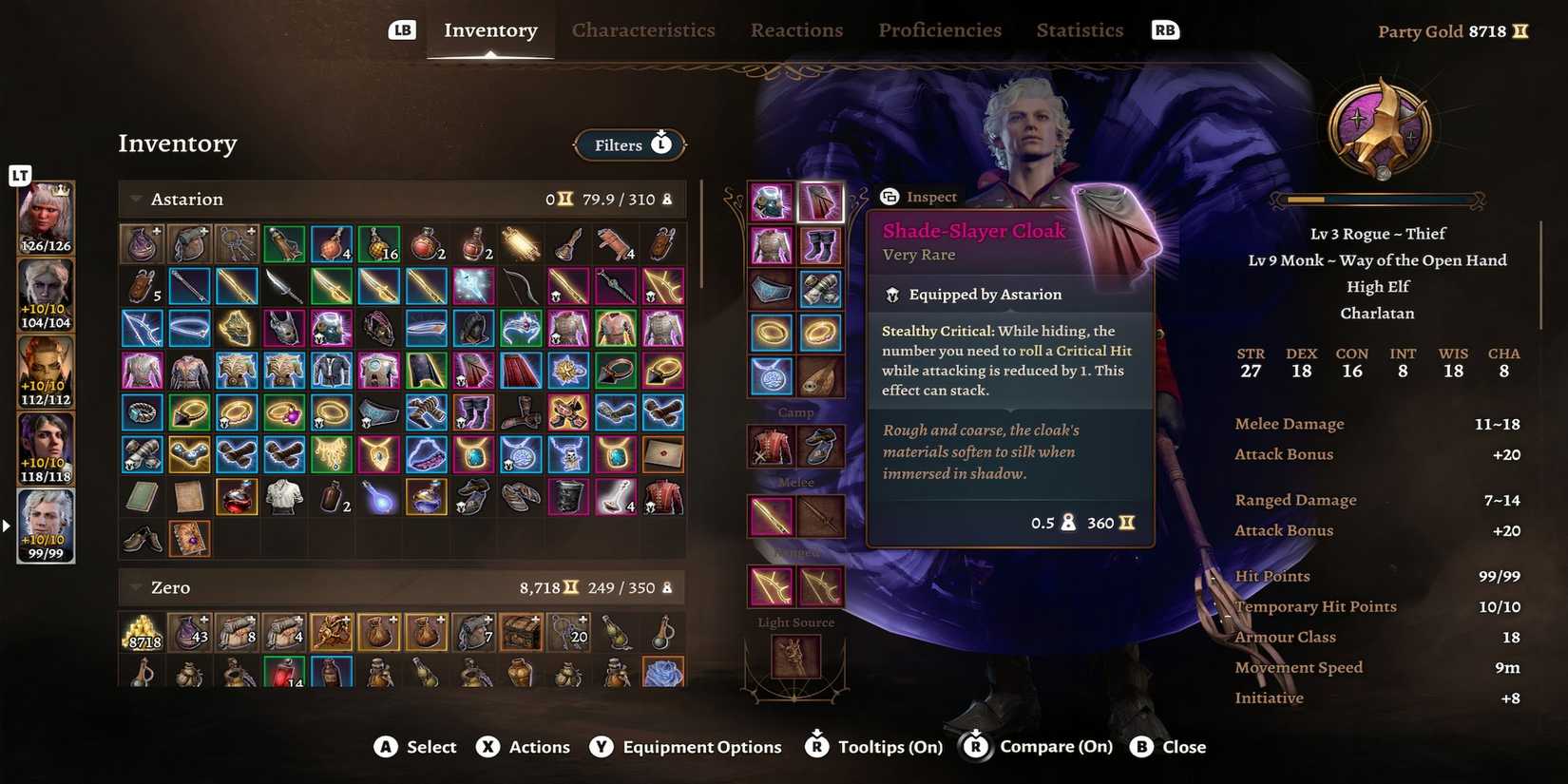Image resolution: width=1568 pixels, height=784 pixels.
Task: Switch to the Characteristics tab
Action: (x=642, y=30)
